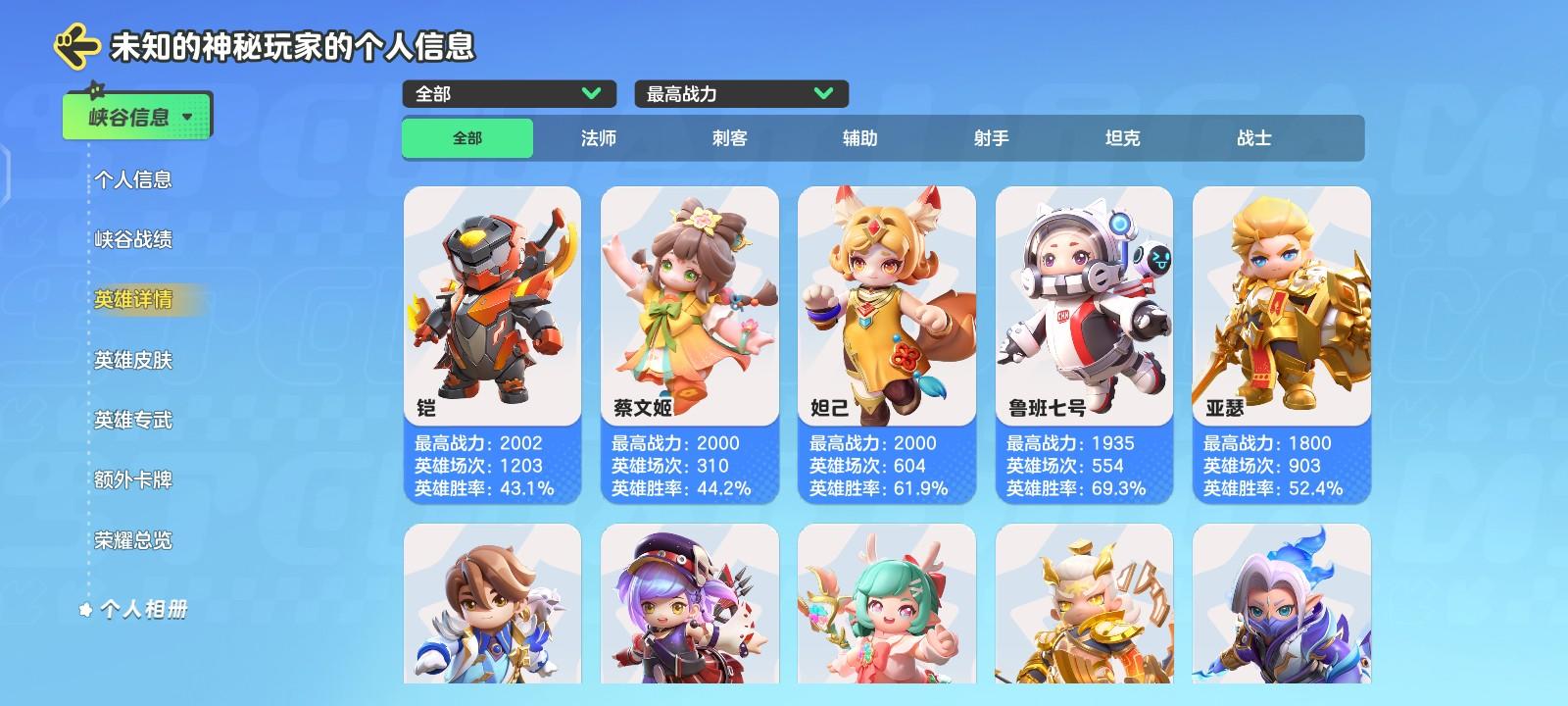Click the star icon beside 个人相册
Screen dimensions: 1568x706
[87, 607]
